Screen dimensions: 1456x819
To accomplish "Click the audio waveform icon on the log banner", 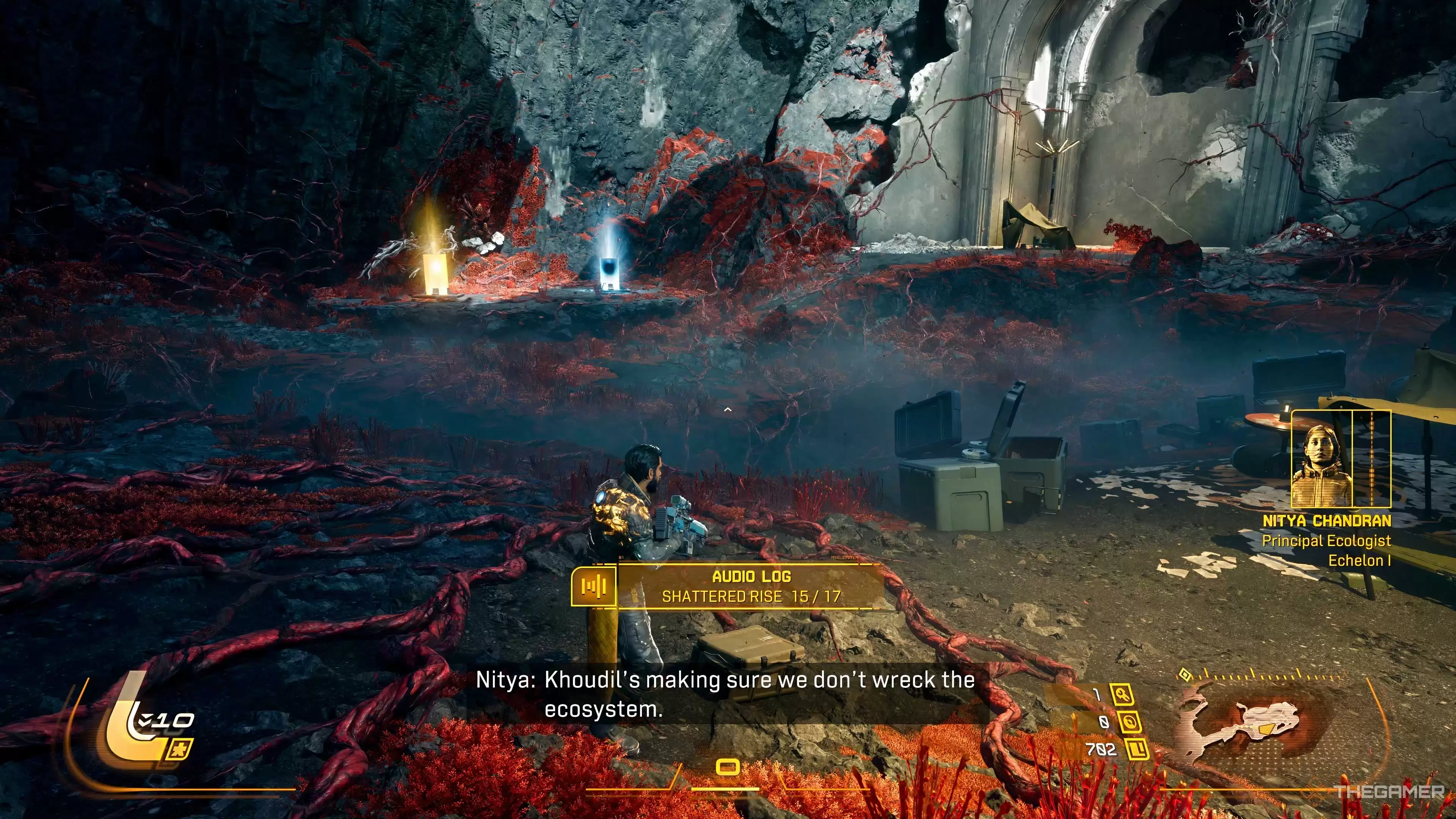I will pyautogui.click(x=593, y=586).
